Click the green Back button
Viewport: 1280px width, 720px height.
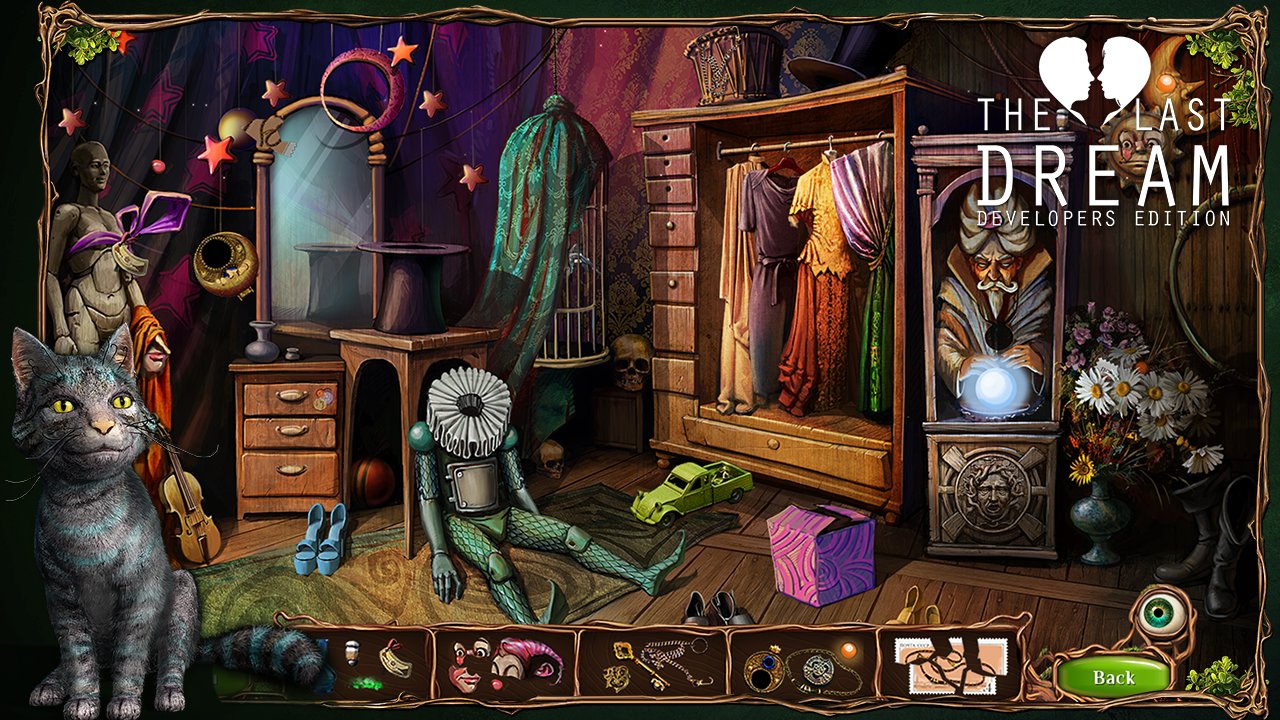1113,677
